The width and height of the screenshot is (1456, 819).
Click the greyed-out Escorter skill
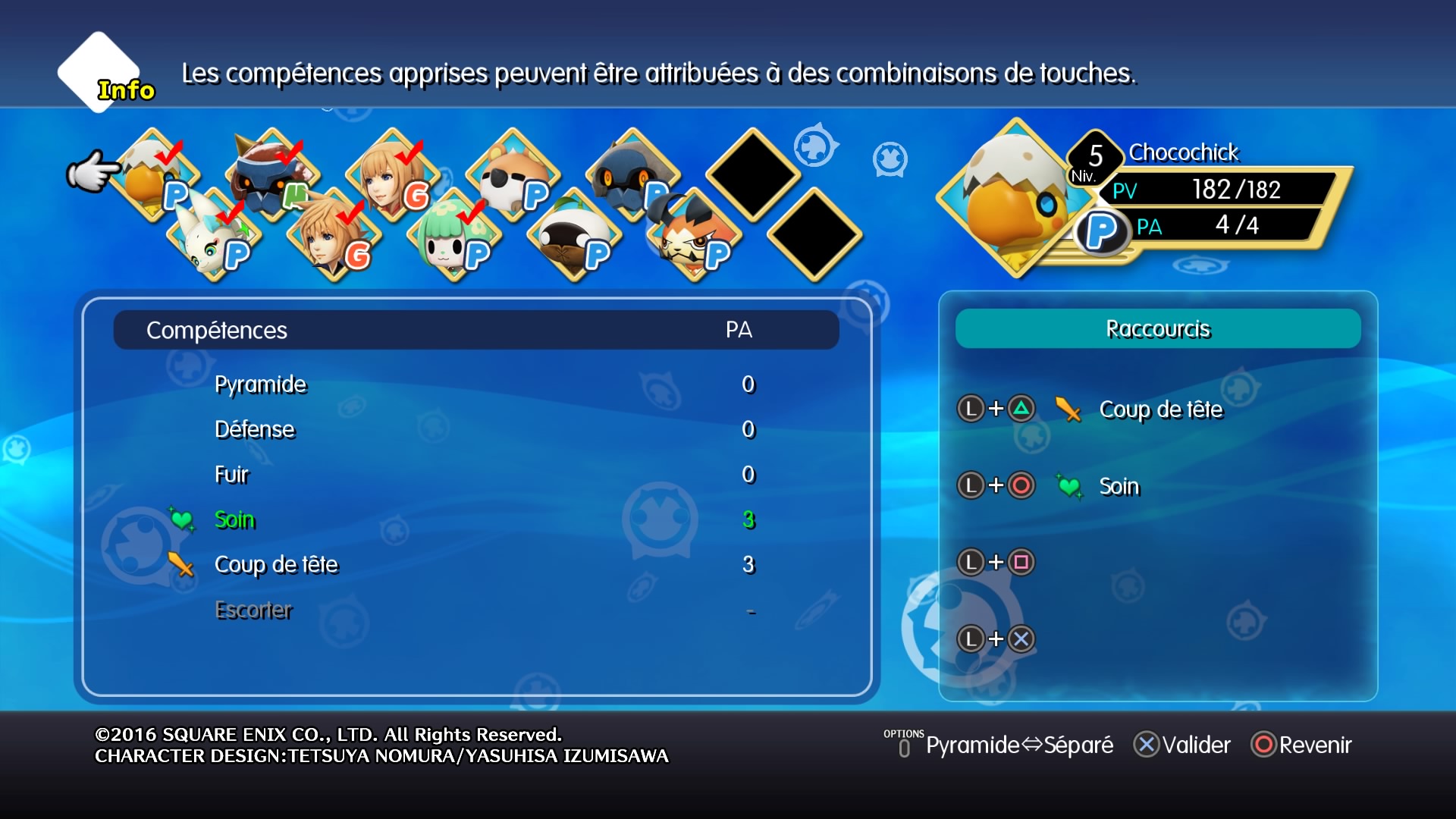coord(253,610)
